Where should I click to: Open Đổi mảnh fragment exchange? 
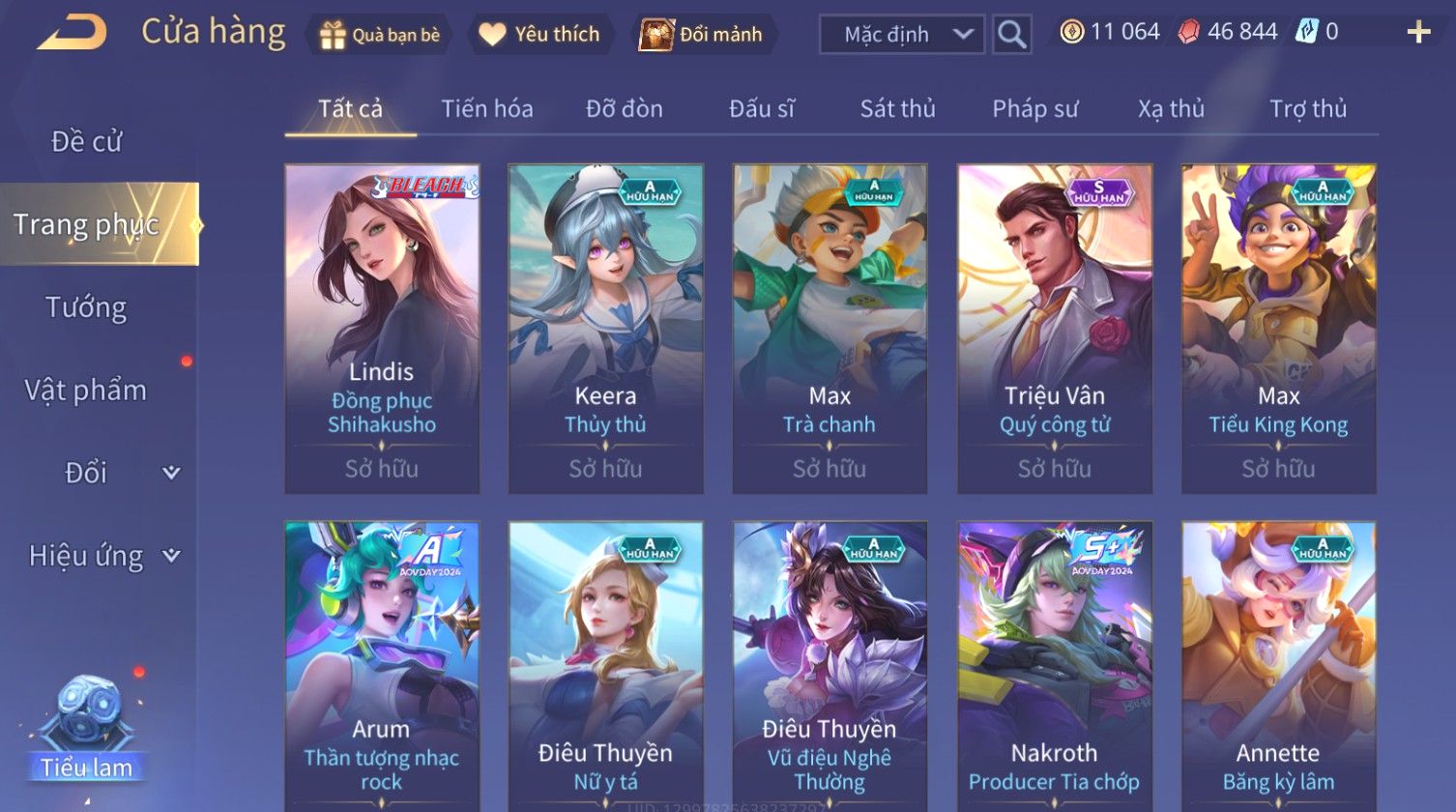[702, 35]
